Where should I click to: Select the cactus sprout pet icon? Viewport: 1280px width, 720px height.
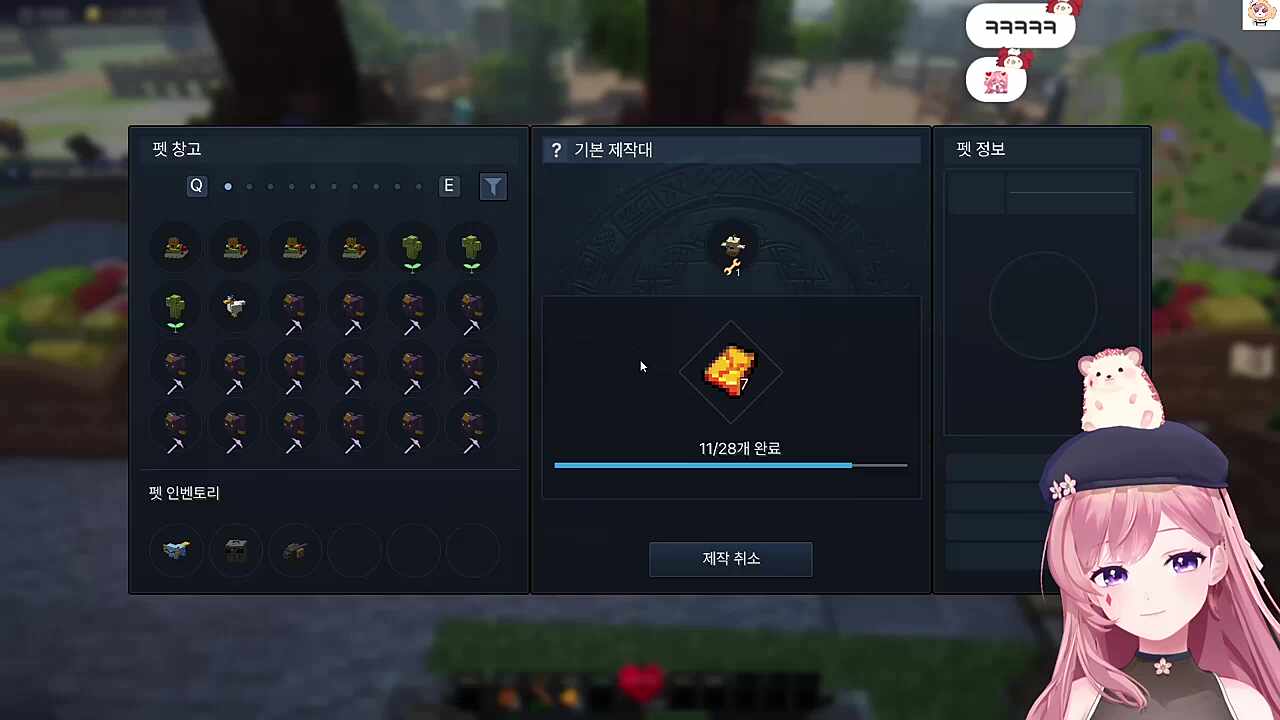pos(412,250)
